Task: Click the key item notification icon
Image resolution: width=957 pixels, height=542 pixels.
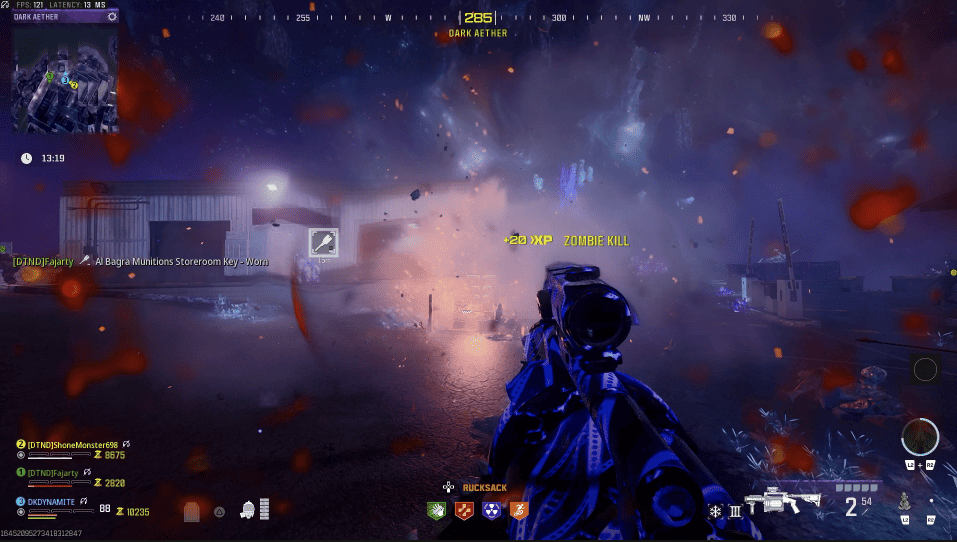Action: pyautogui.click(x=323, y=242)
